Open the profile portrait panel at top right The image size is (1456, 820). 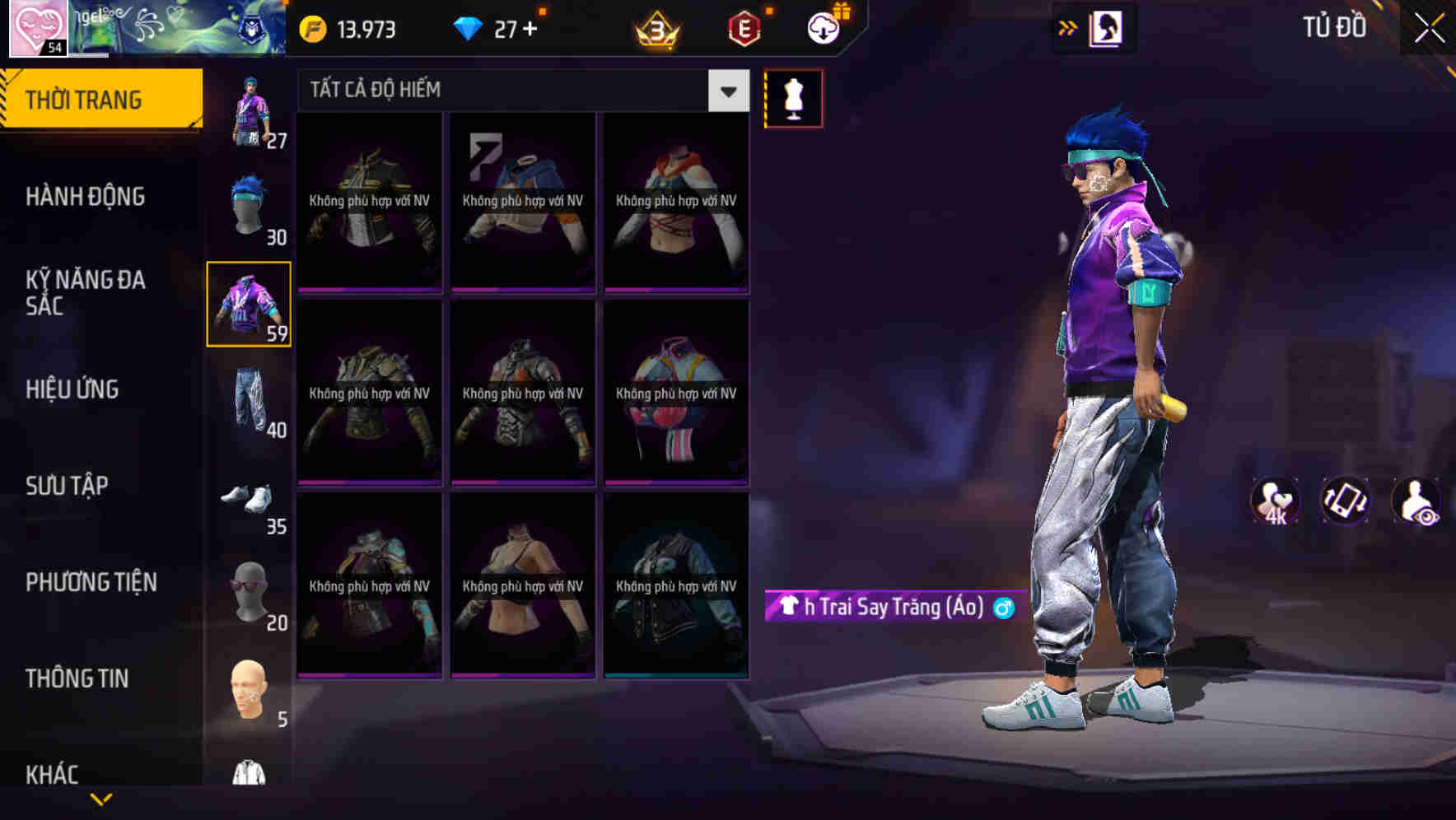coord(1108,27)
